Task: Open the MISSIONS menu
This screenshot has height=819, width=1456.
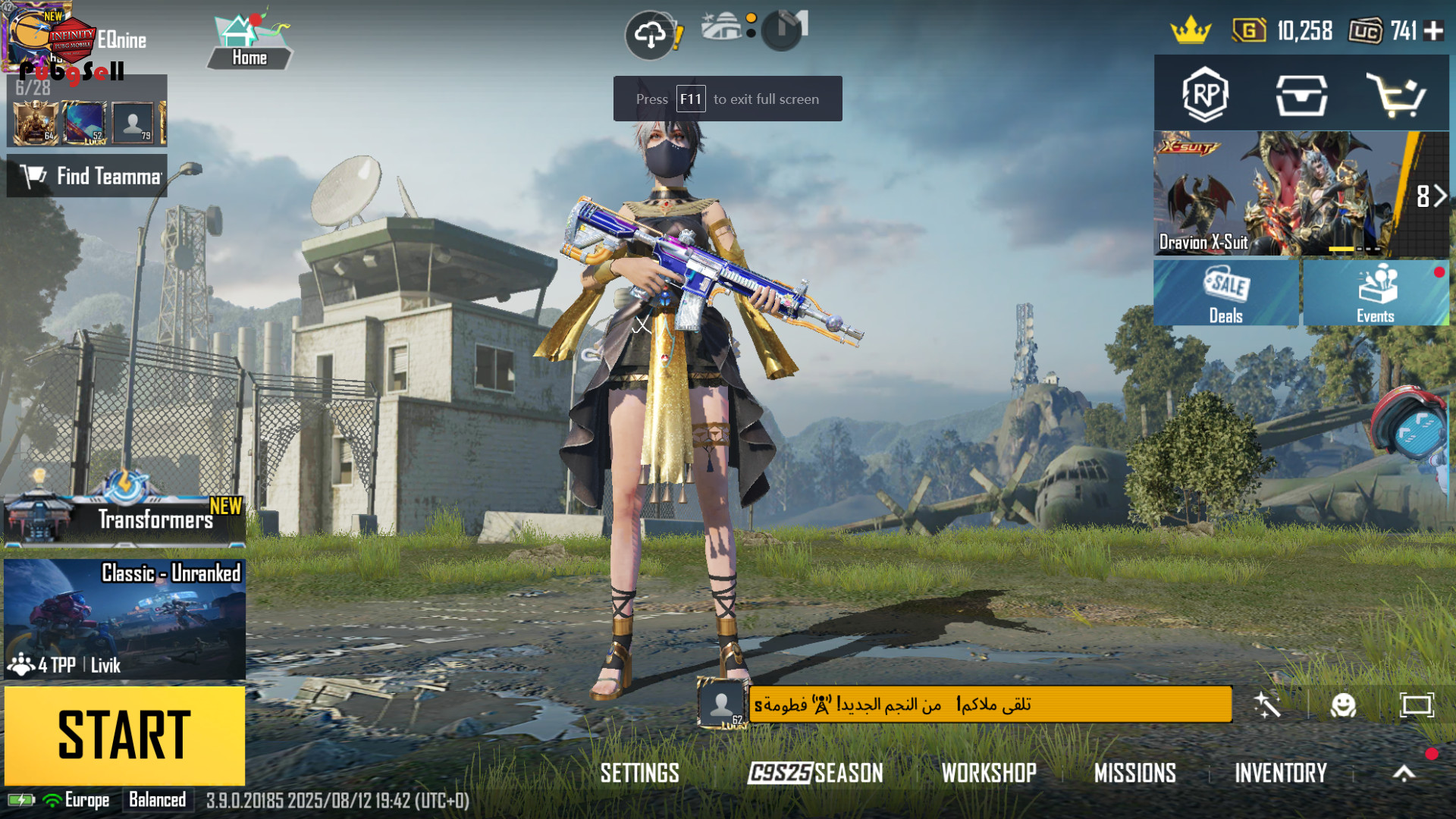Action: pyautogui.click(x=1134, y=773)
